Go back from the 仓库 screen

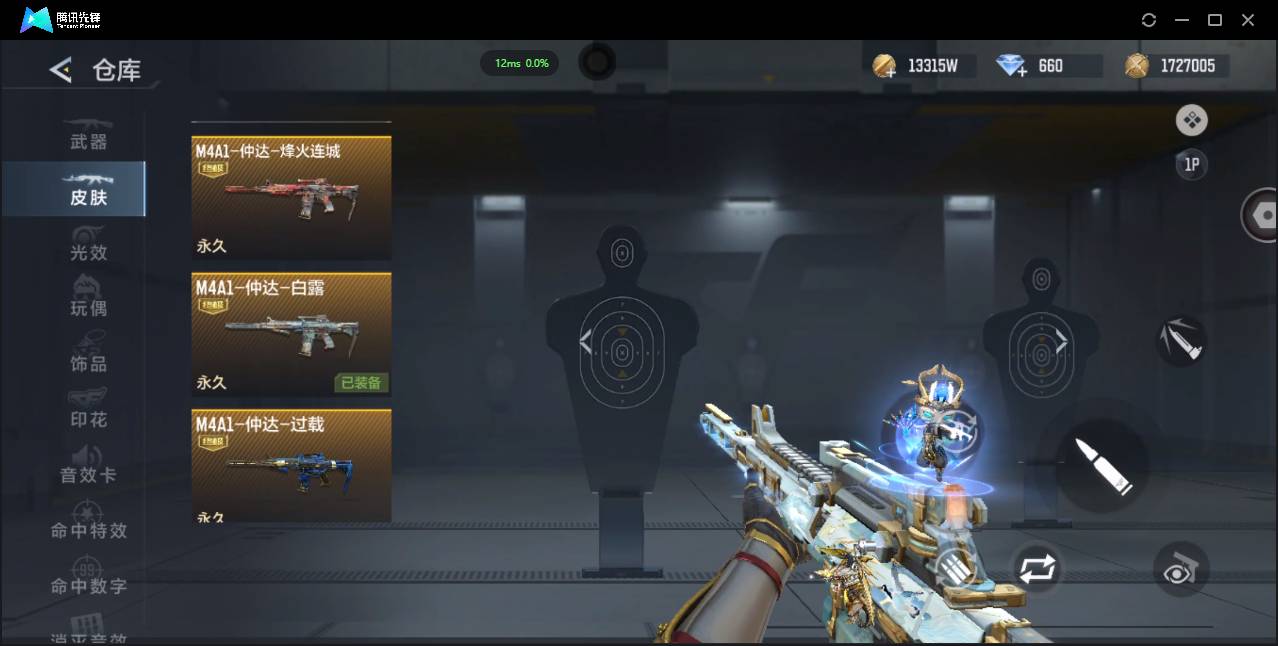[61, 70]
